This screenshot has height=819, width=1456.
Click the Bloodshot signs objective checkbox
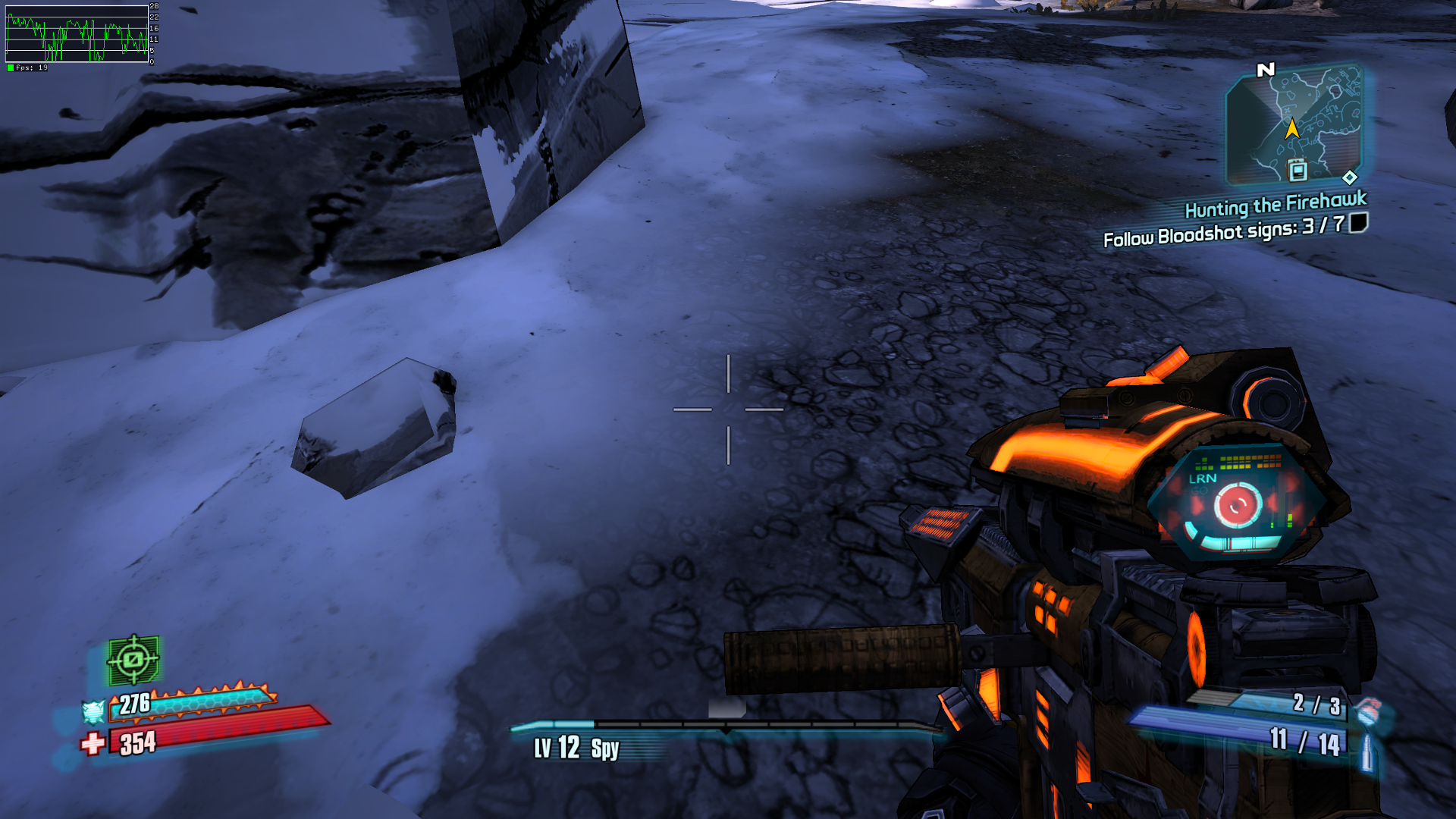(1358, 222)
